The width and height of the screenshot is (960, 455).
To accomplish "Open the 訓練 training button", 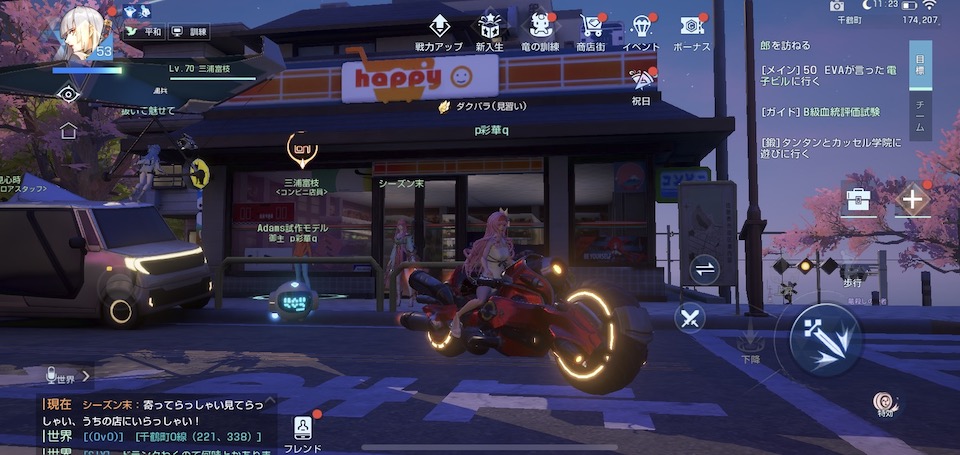I will 190,32.
